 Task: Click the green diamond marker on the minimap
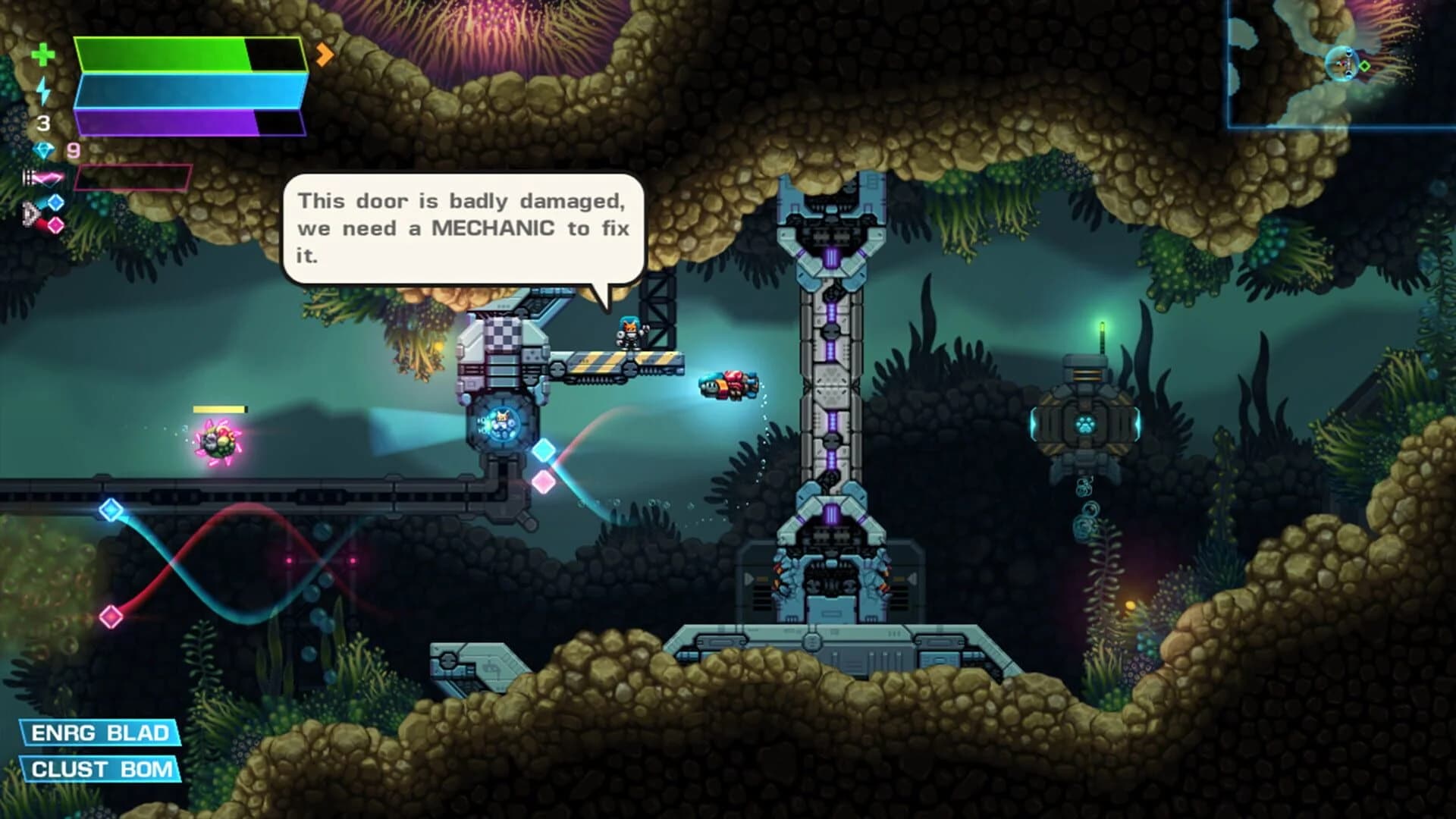1365,66
